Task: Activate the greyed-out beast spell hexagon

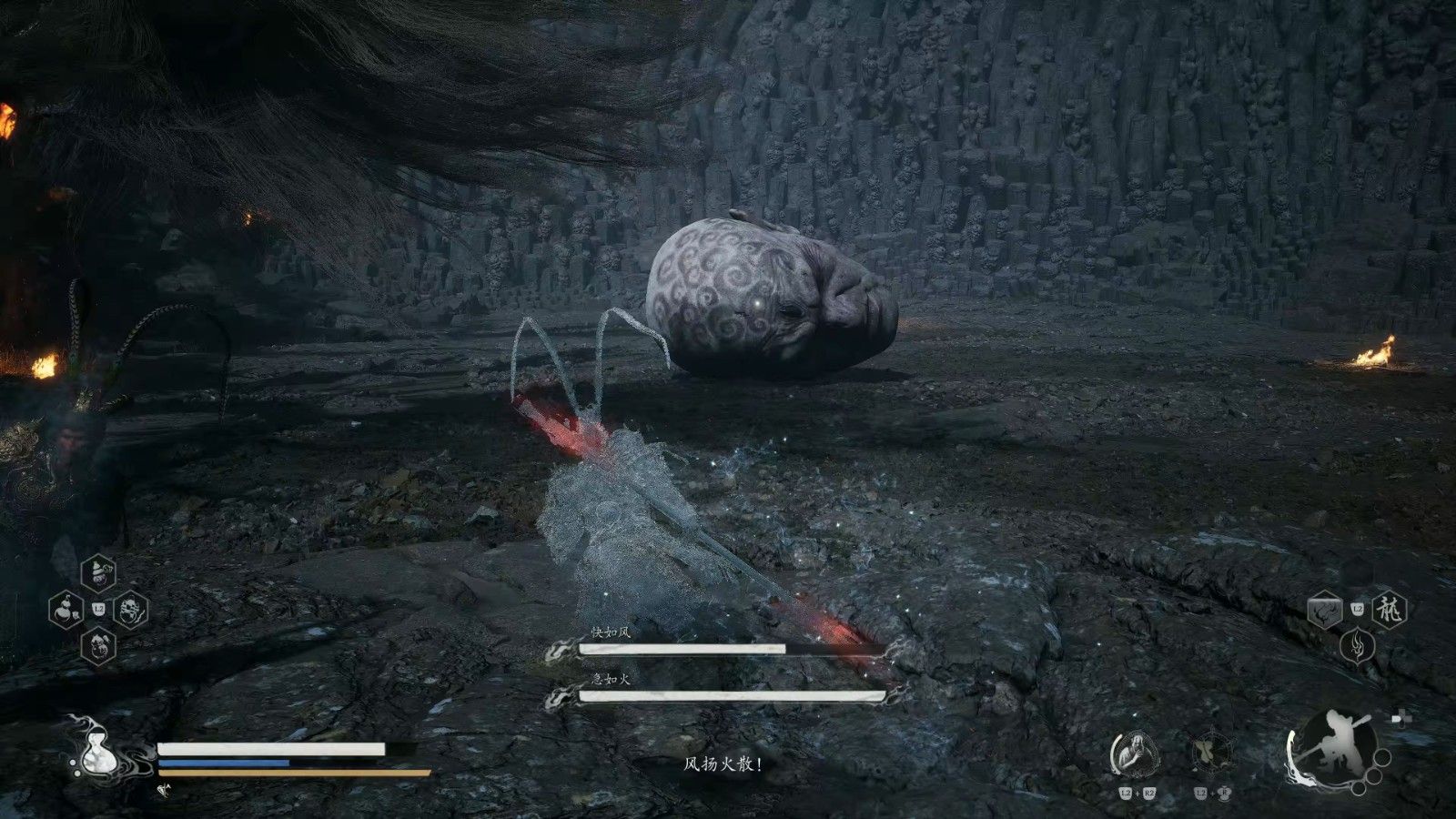Action: pos(1325,610)
